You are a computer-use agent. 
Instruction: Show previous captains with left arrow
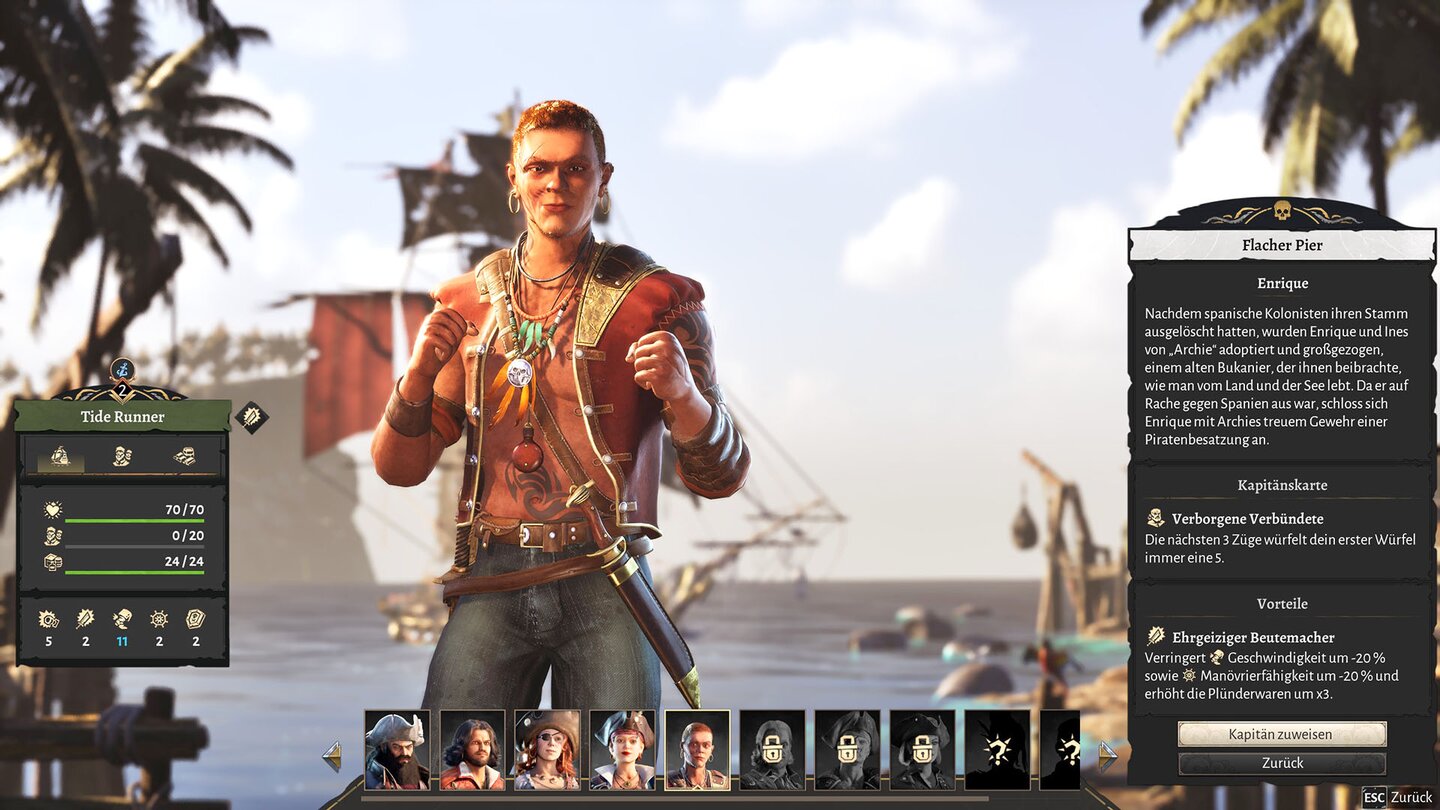pos(332,756)
